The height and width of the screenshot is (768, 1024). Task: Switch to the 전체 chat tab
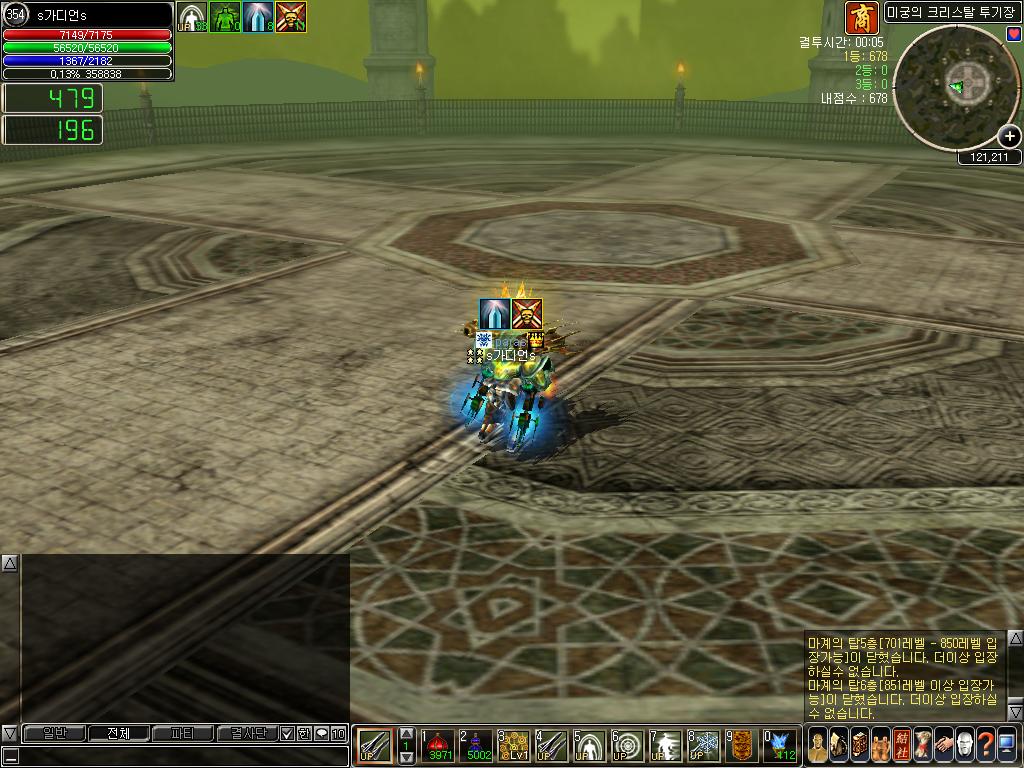pyautogui.click(x=118, y=733)
